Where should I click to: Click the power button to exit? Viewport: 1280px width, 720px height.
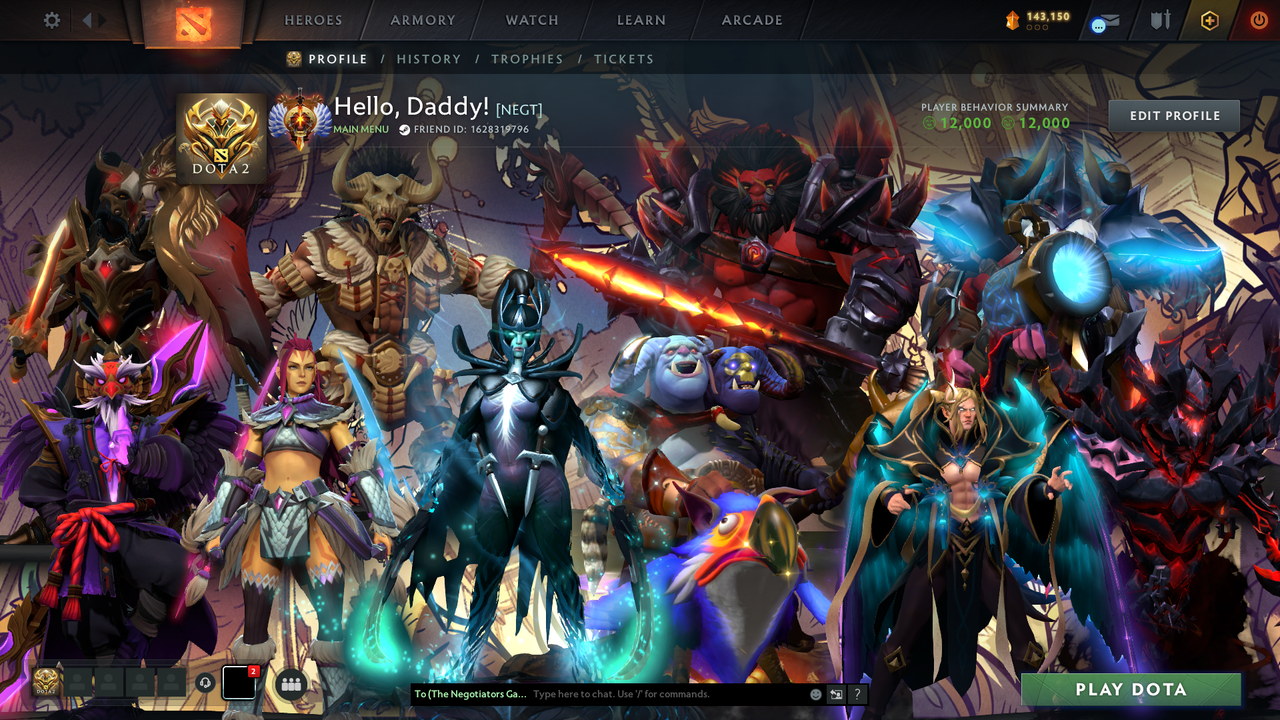click(x=1258, y=20)
